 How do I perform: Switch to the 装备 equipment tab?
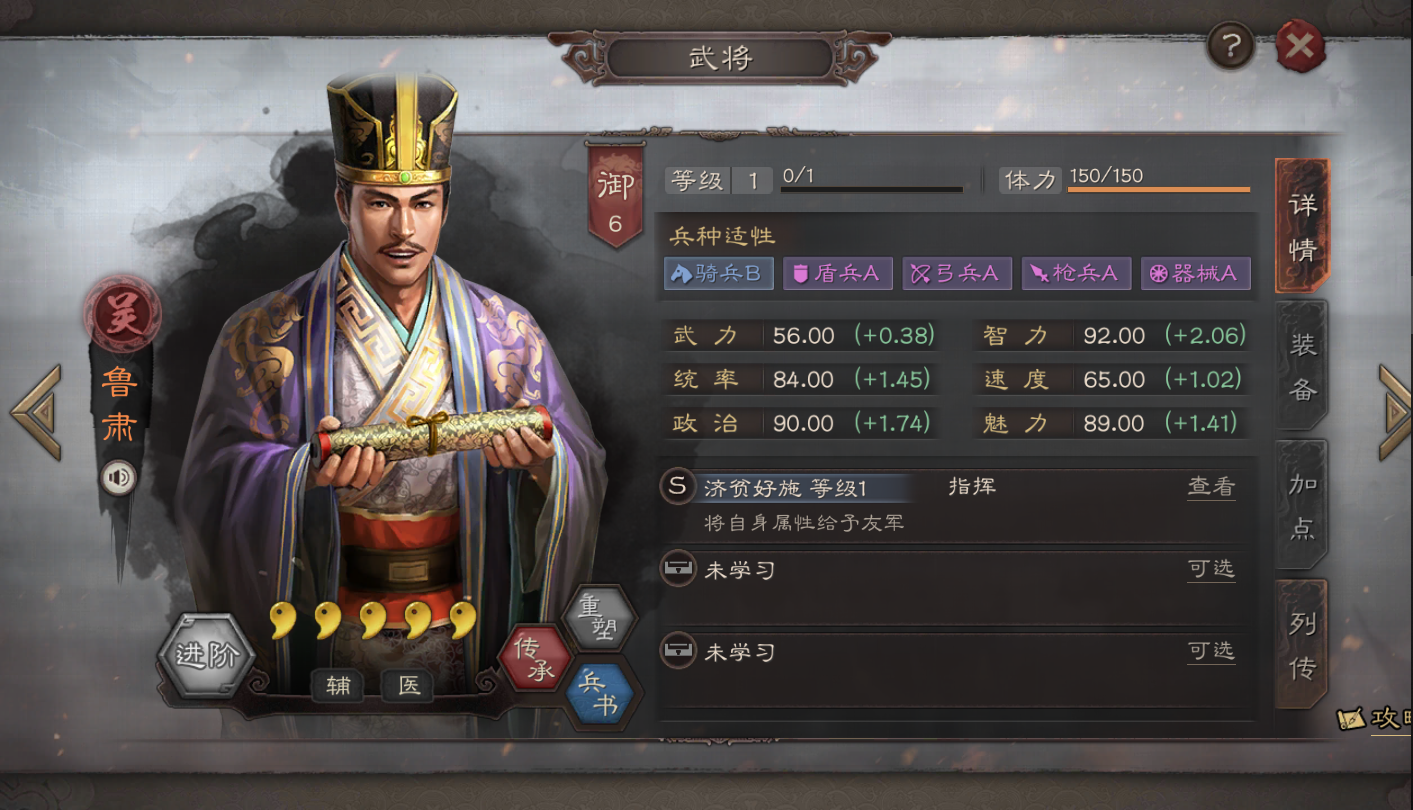point(1302,366)
